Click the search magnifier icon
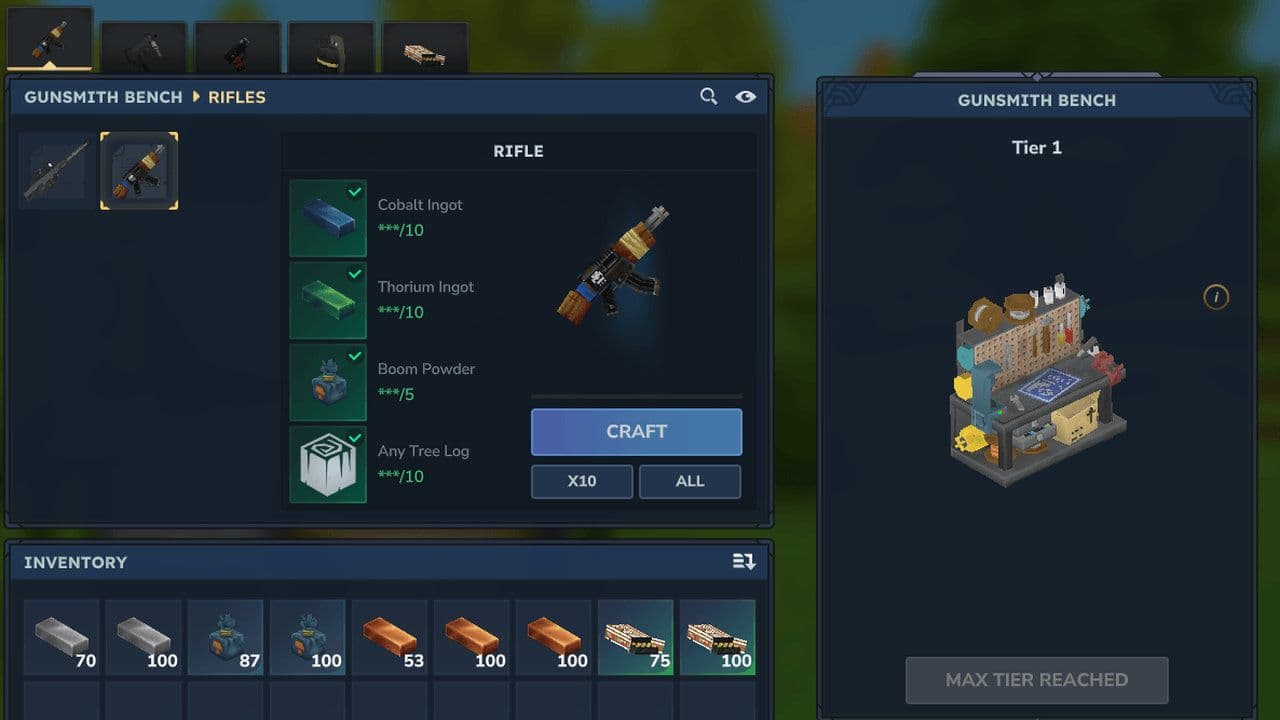Image resolution: width=1280 pixels, height=720 pixels. [x=709, y=97]
